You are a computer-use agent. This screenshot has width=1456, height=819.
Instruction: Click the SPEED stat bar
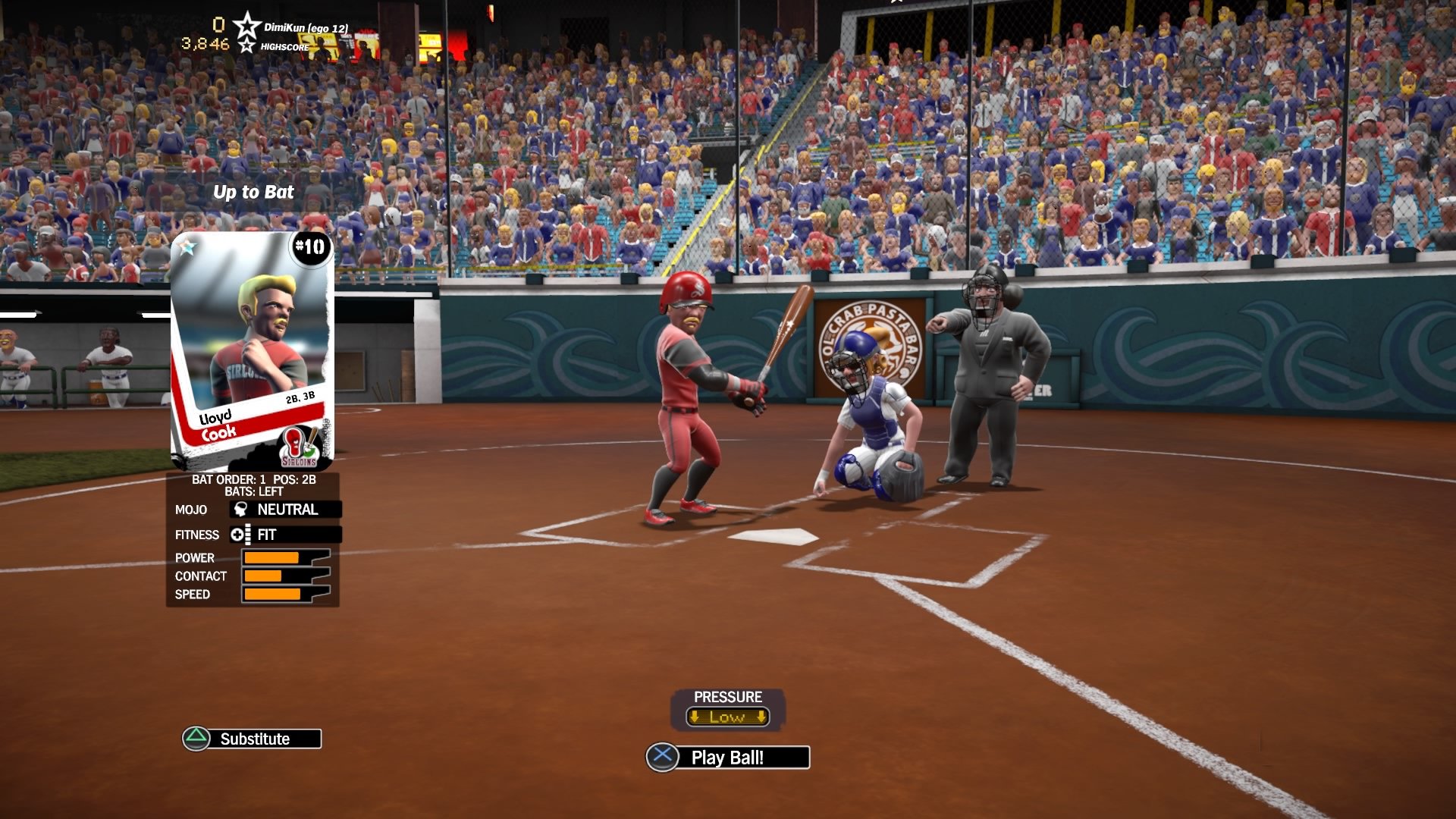273,595
